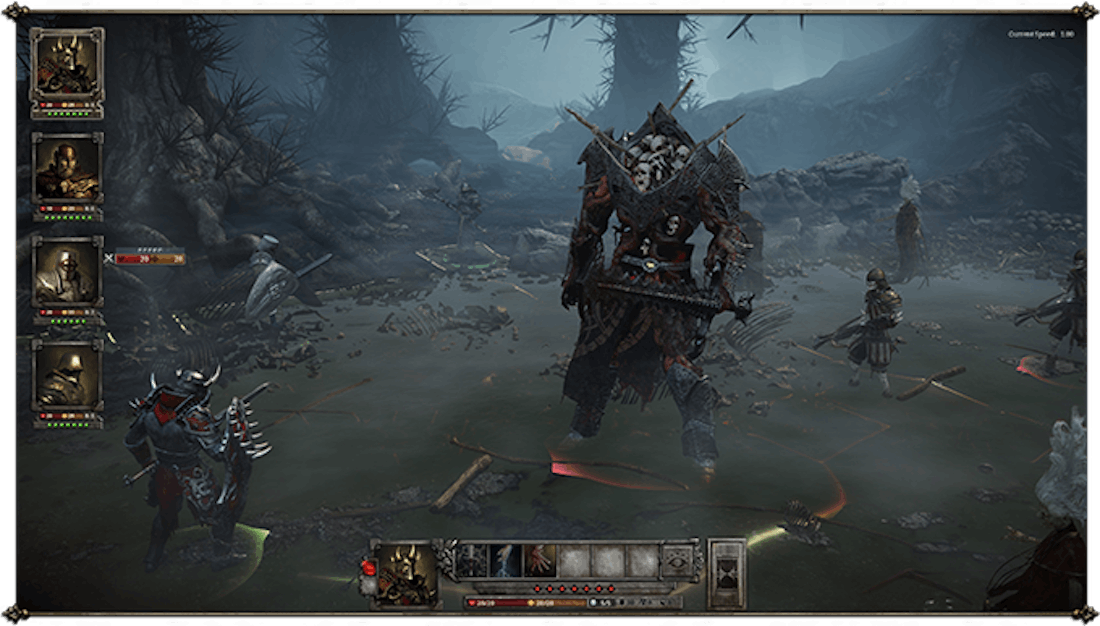Viewport: 1100px width, 626px height.
Task: Toggle the eye icon button
Action: click(680, 563)
